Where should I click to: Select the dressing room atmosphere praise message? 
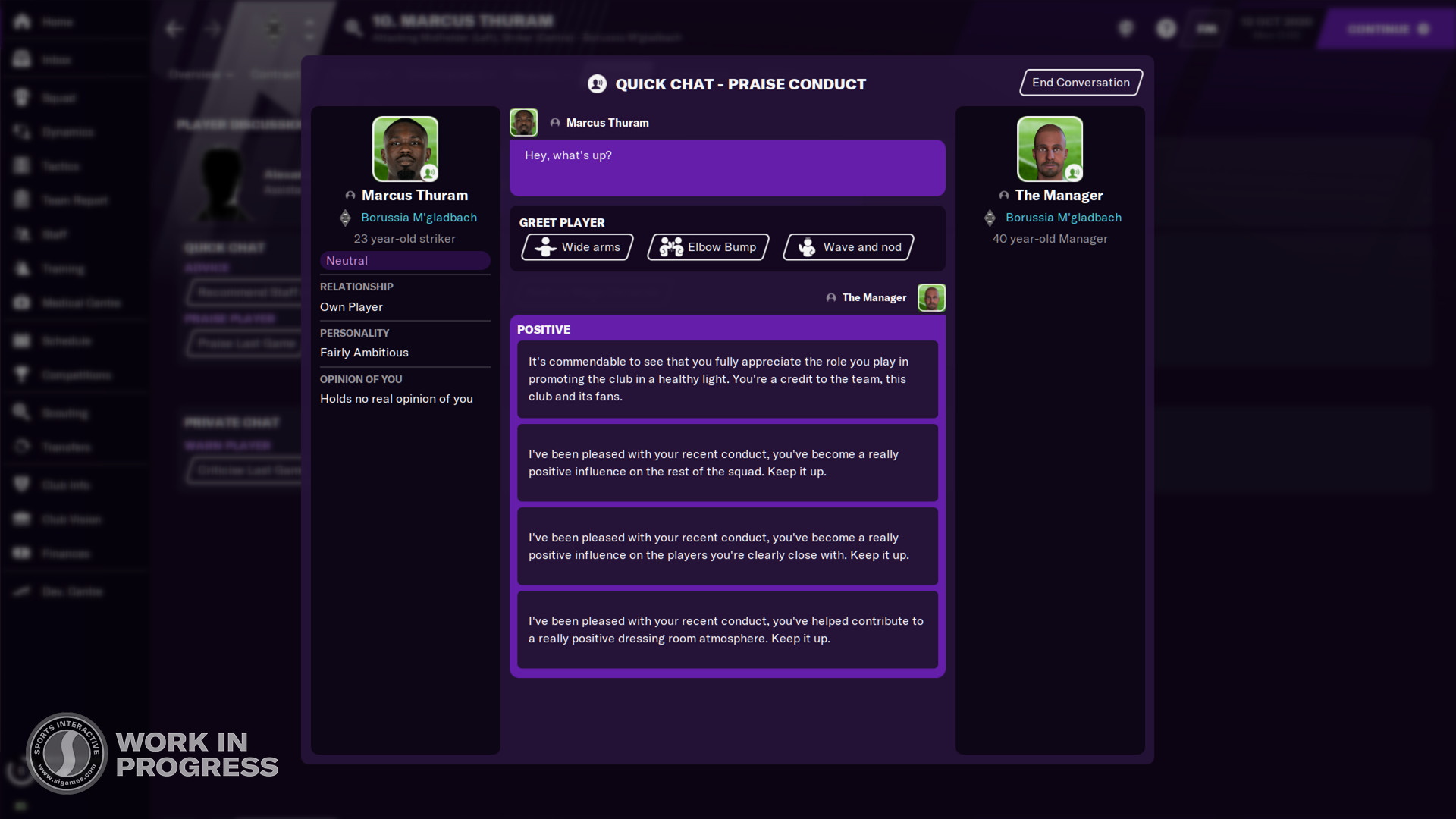(x=726, y=630)
